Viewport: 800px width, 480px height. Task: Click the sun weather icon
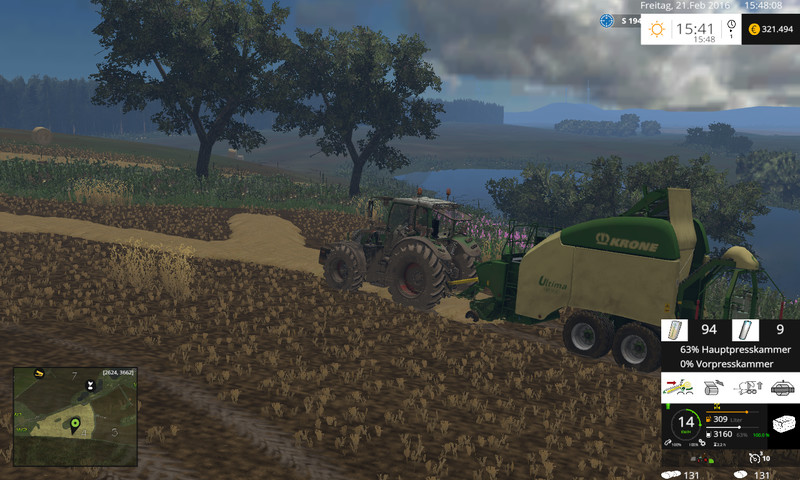(657, 29)
